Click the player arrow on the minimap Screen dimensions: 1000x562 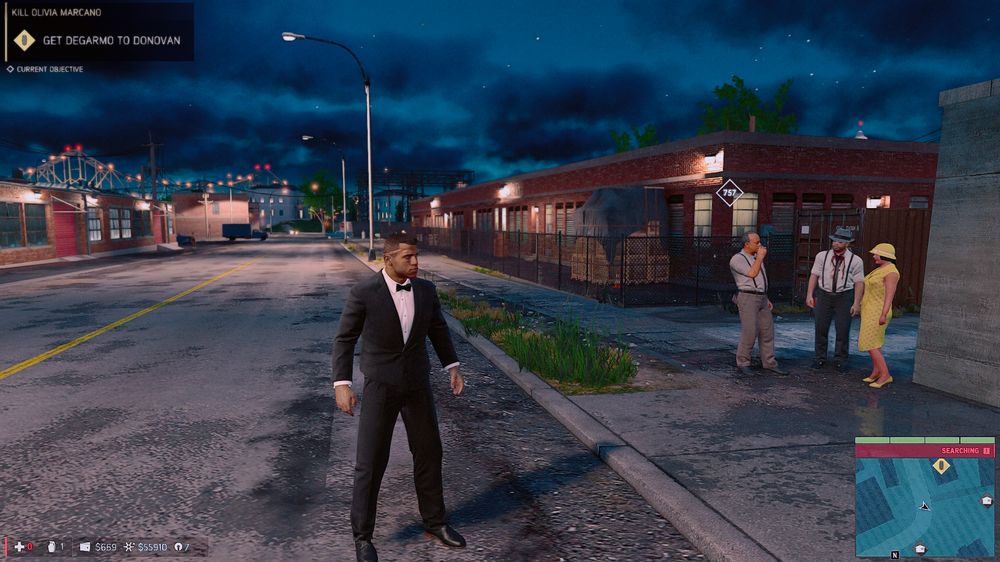pos(925,506)
